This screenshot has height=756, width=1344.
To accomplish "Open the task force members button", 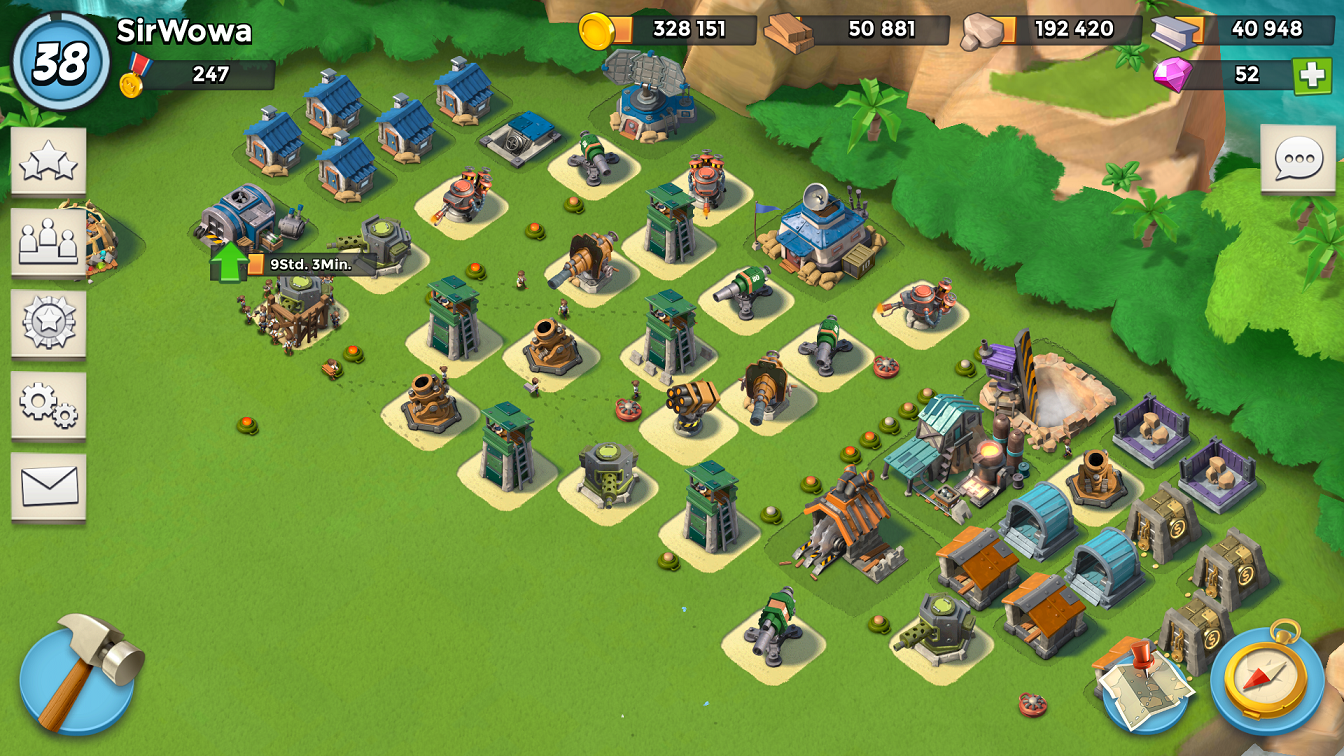I will pos(49,242).
